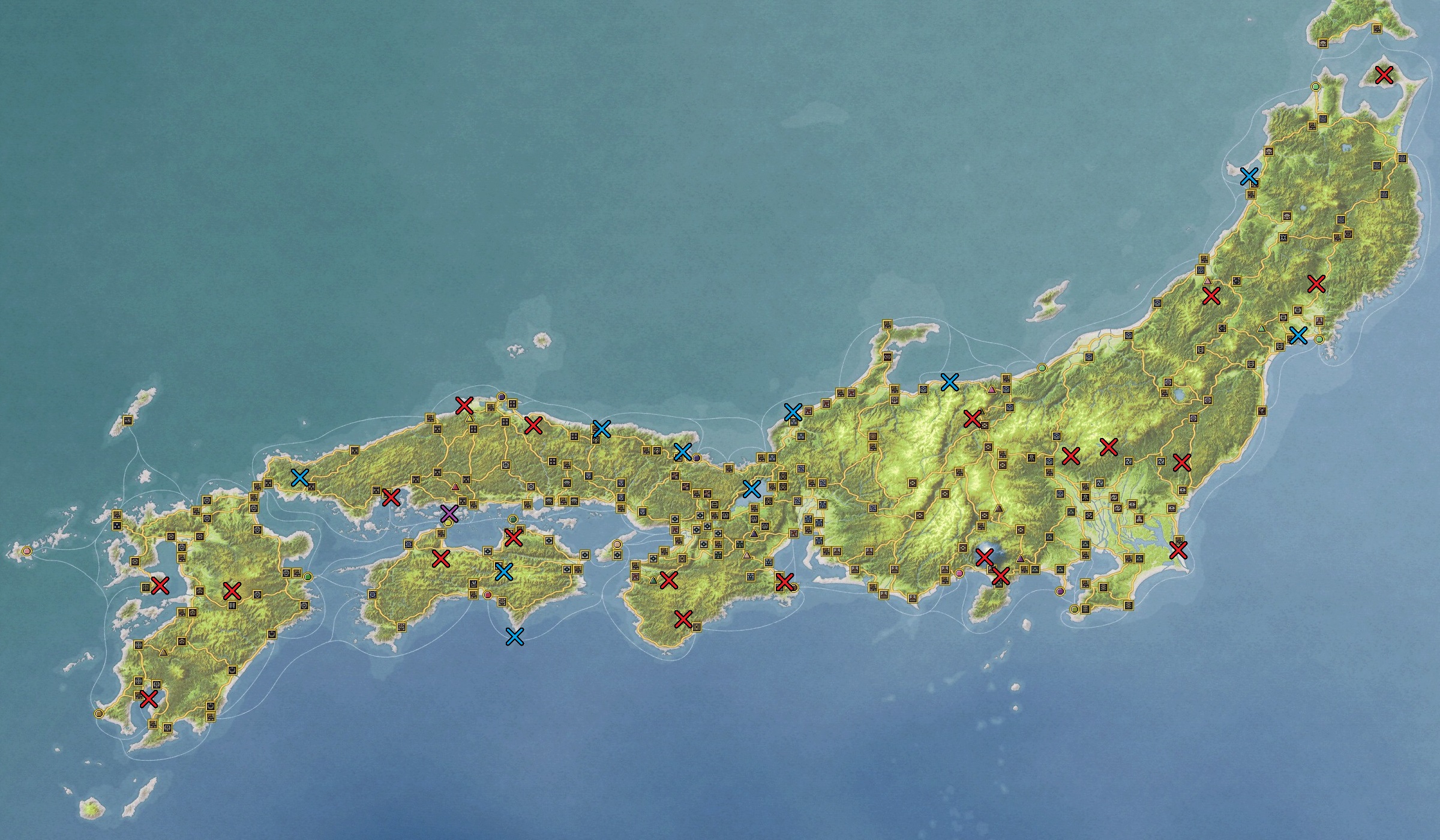This screenshot has width=1440, height=840.
Task: Select the blue X marker on the Noto peninsula coast
Action: pyautogui.click(x=950, y=382)
